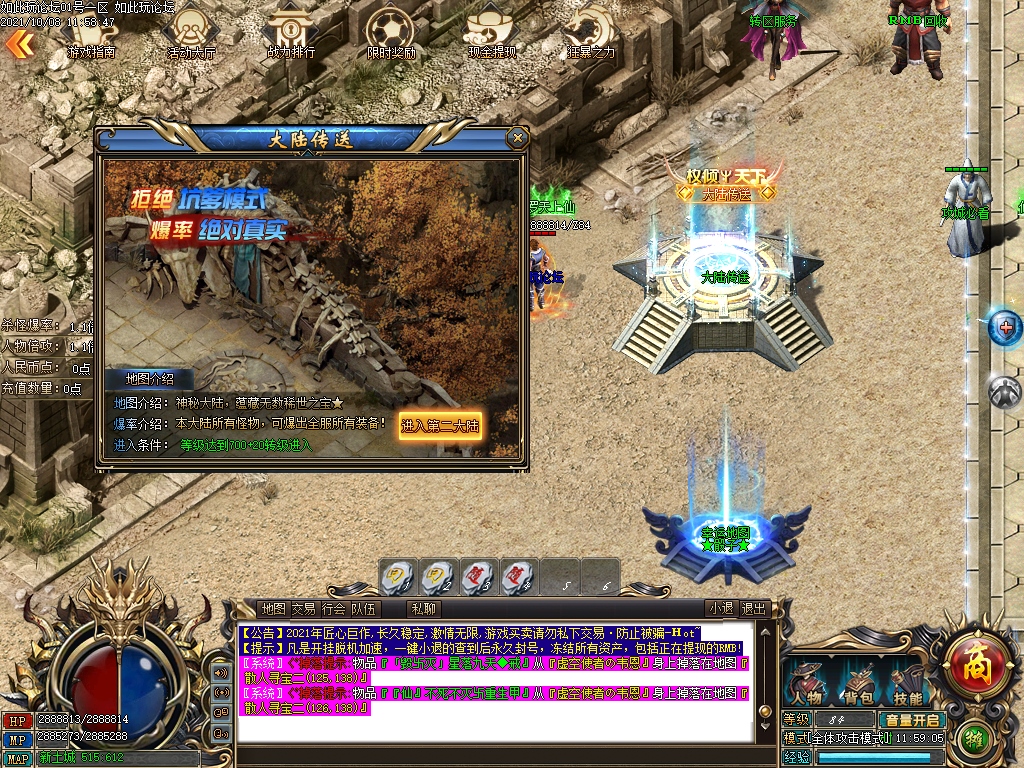Image resolution: width=1024 pixels, height=768 pixels.
Task: Open the 限时奖励 timed rewards
Action: (x=391, y=35)
